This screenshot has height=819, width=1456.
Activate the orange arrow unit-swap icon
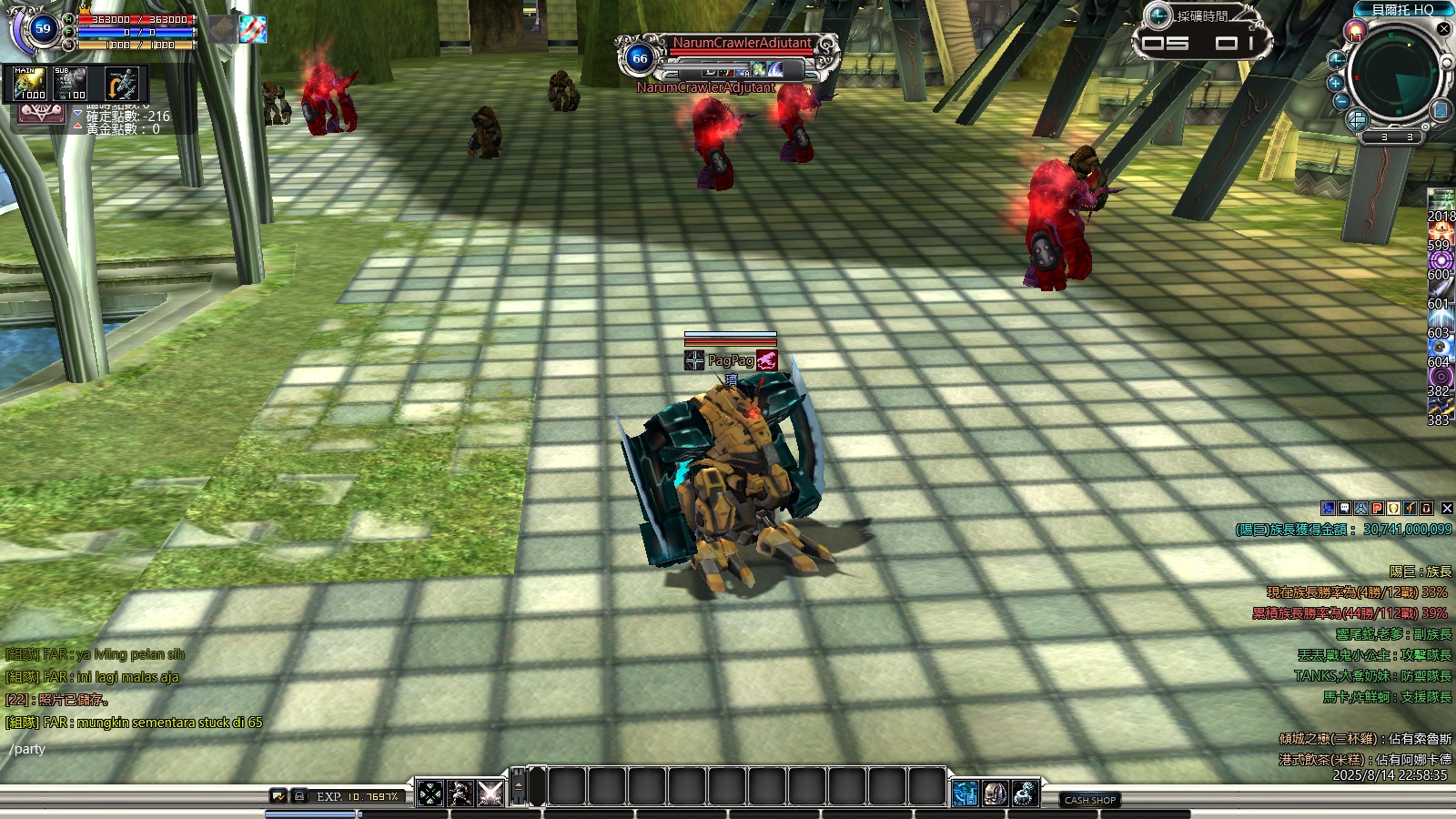pyautogui.click(x=120, y=84)
